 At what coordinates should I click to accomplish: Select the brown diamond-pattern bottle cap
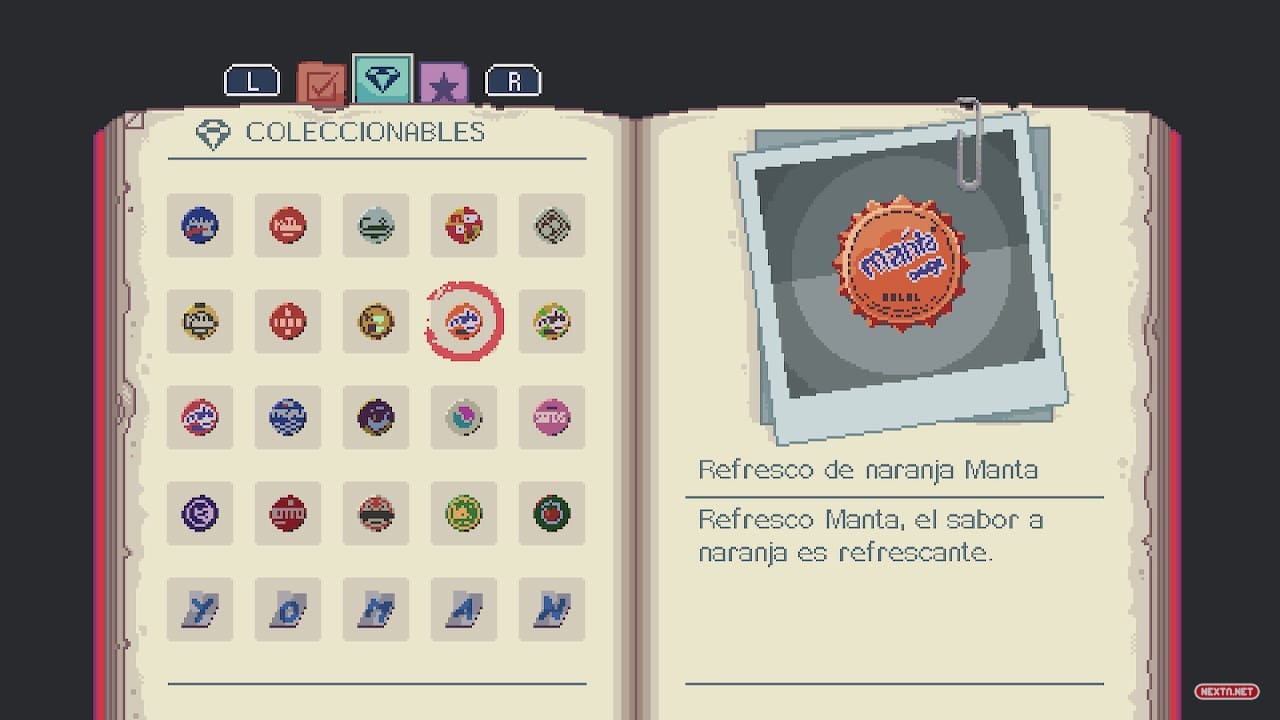552,226
